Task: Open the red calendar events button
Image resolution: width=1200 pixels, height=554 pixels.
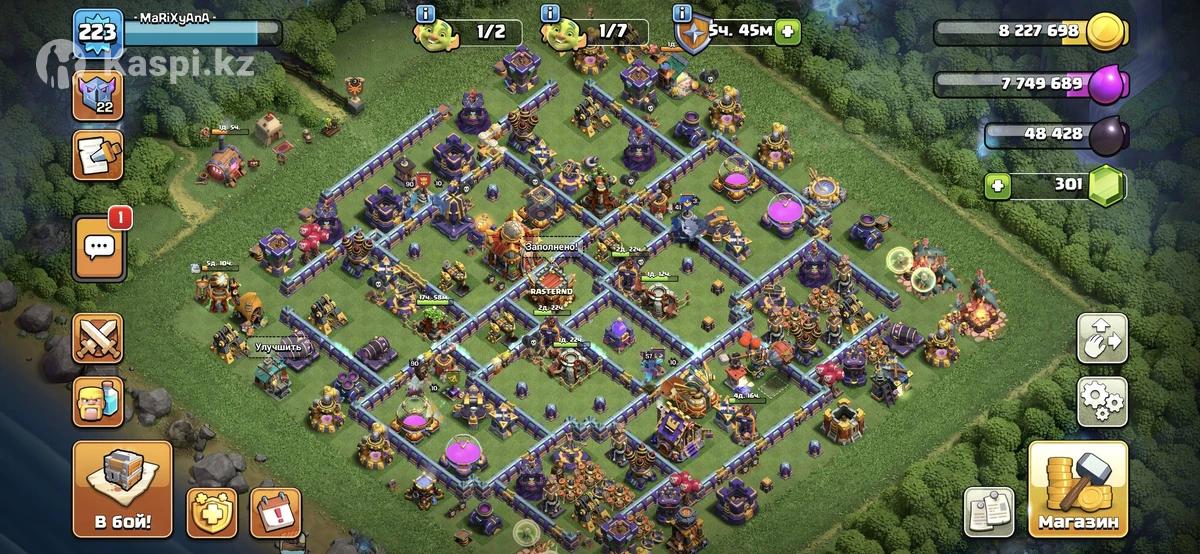Action: [275, 513]
